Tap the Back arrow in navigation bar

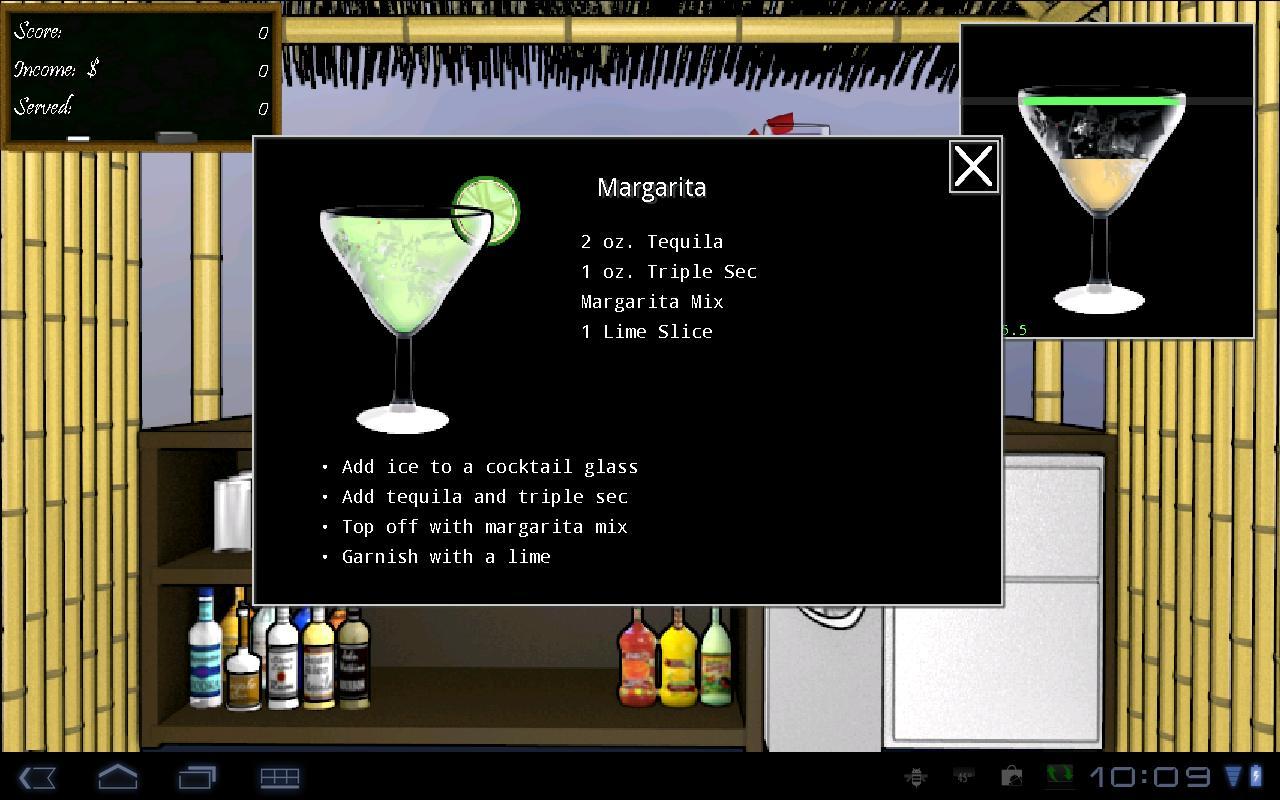[37, 778]
